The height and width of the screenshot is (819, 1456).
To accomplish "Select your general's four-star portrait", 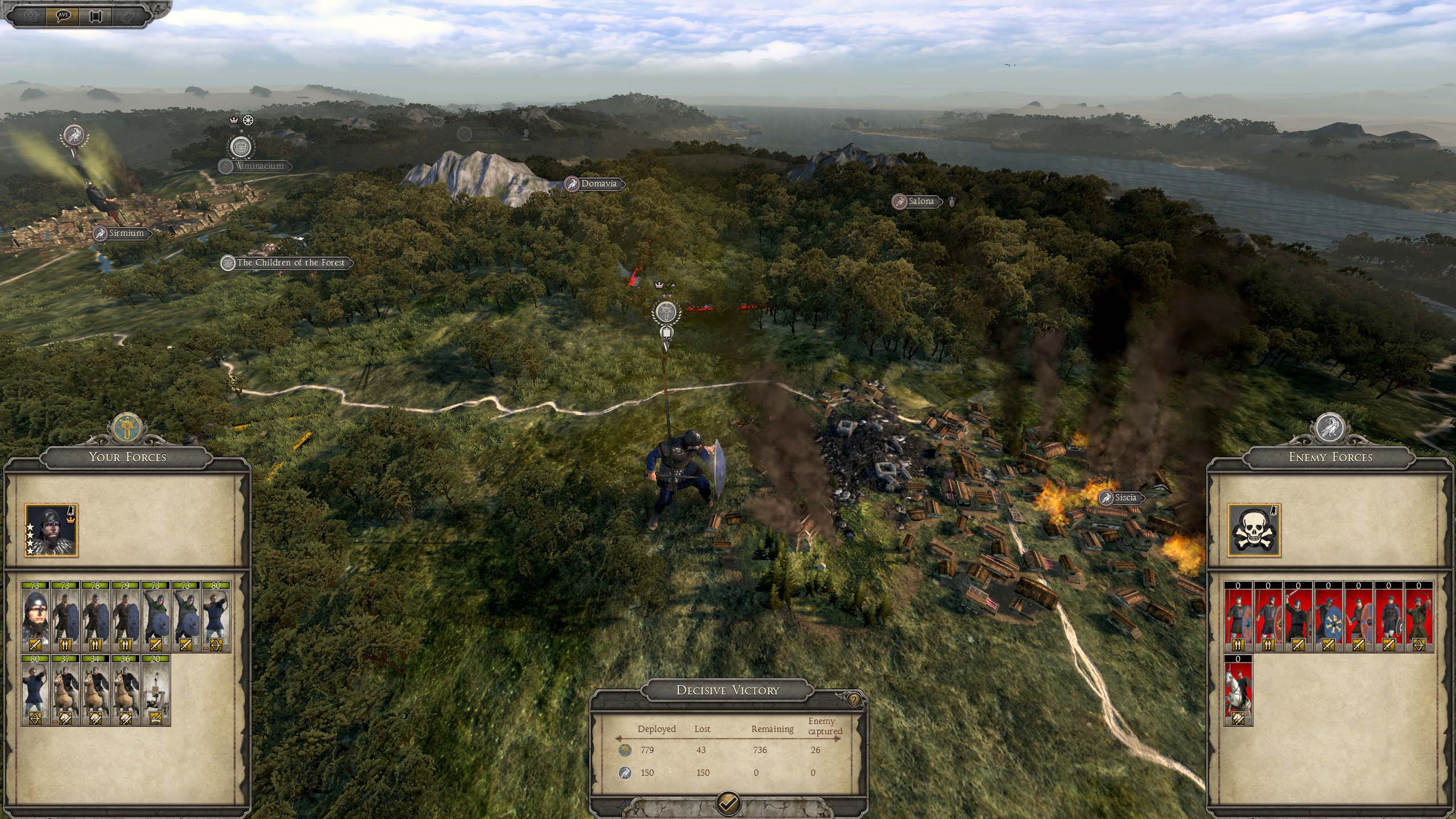I will [51, 530].
